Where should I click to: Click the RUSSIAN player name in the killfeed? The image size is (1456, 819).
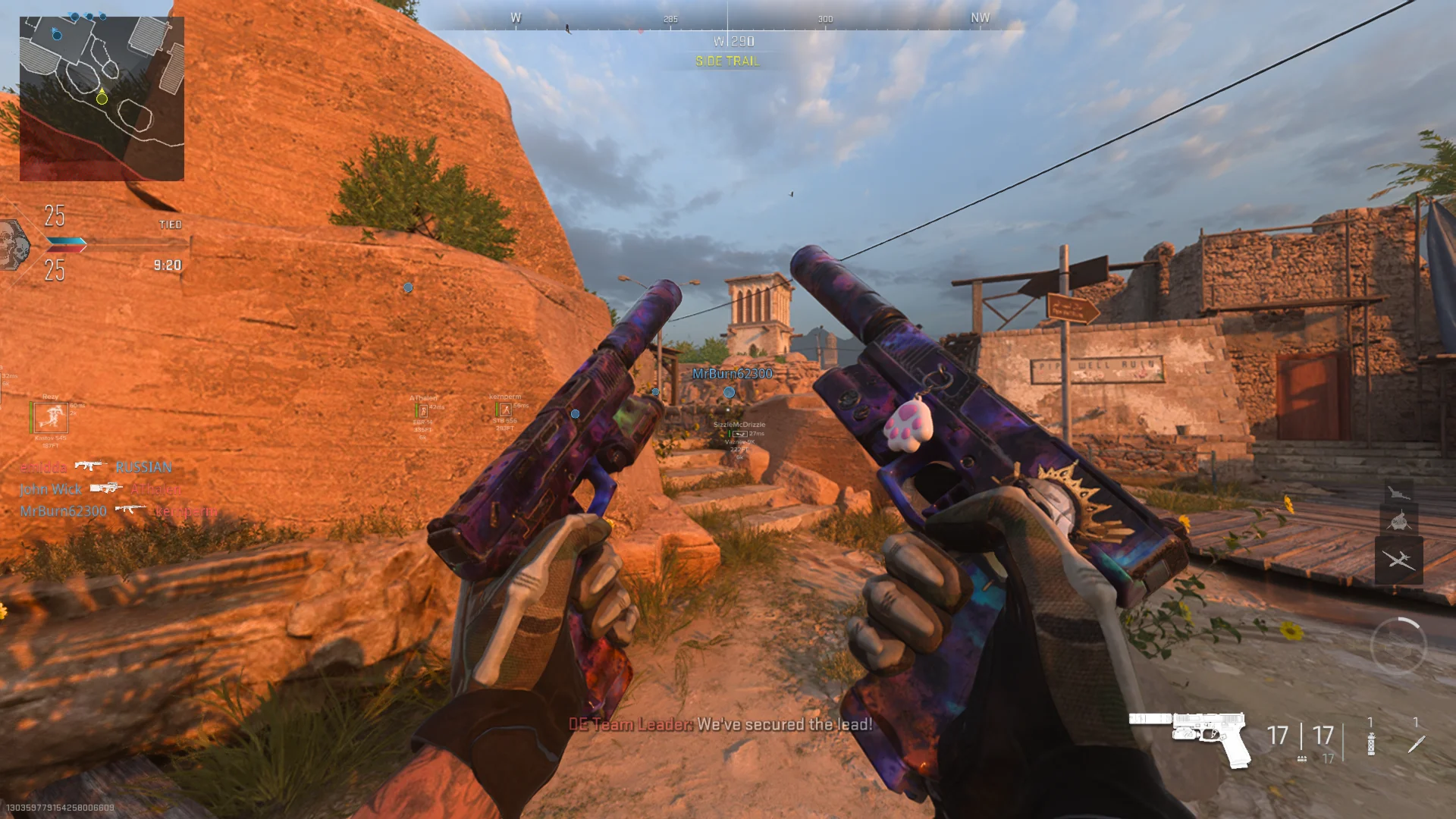pyautogui.click(x=143, y=467)
